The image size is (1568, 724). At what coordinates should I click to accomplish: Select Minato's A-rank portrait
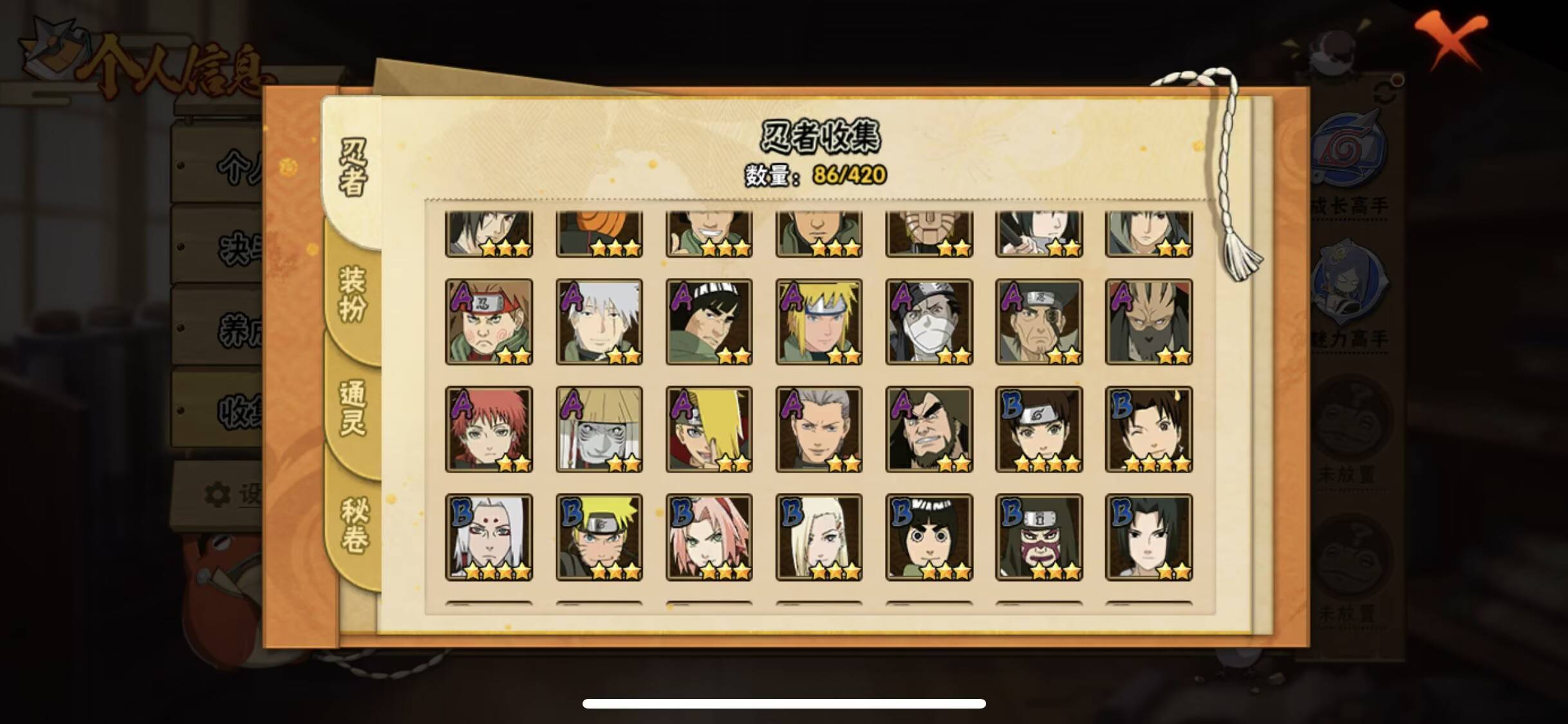coord(819,320)
